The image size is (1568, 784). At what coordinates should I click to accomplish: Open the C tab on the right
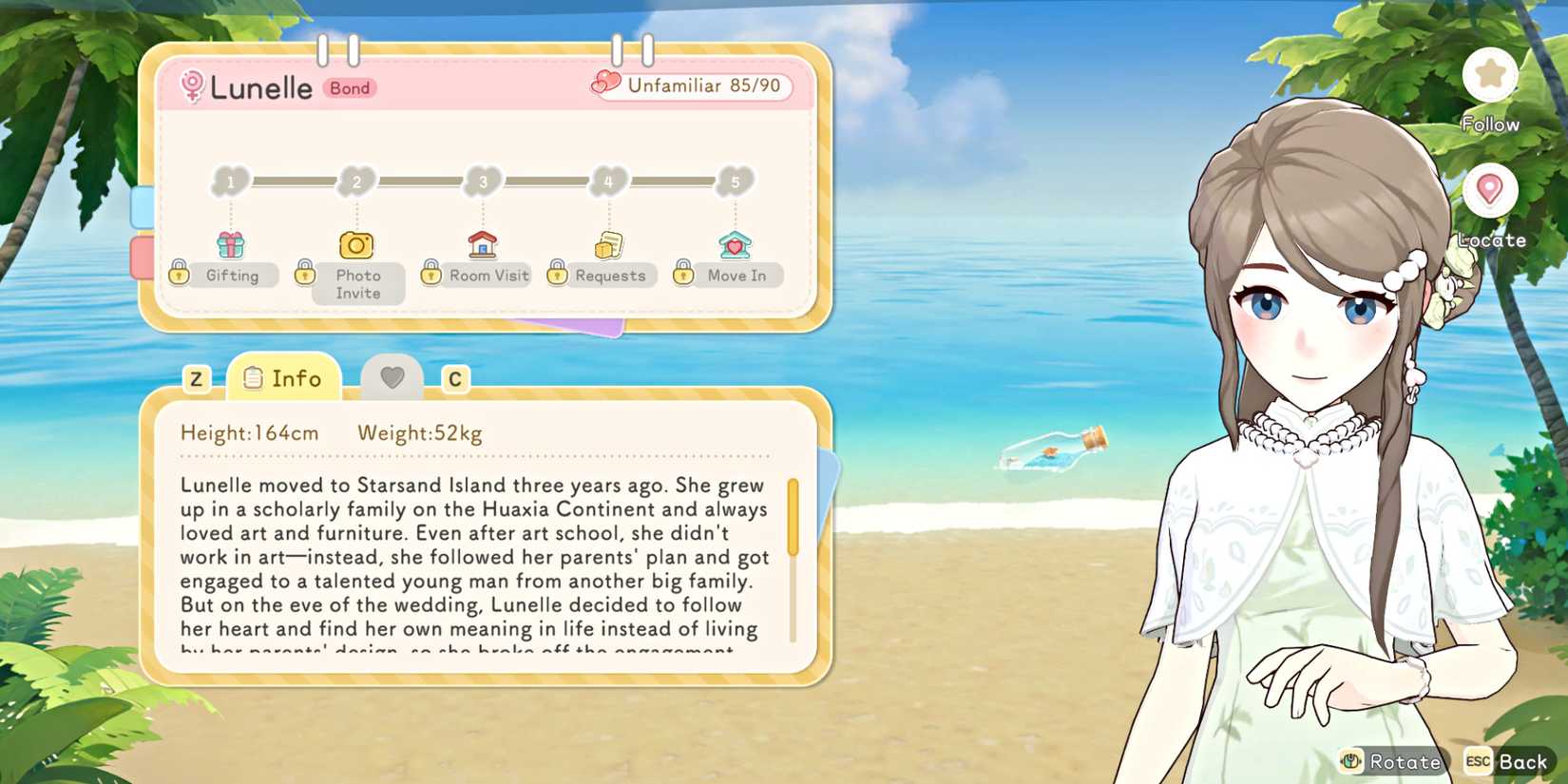click(455, 378)
